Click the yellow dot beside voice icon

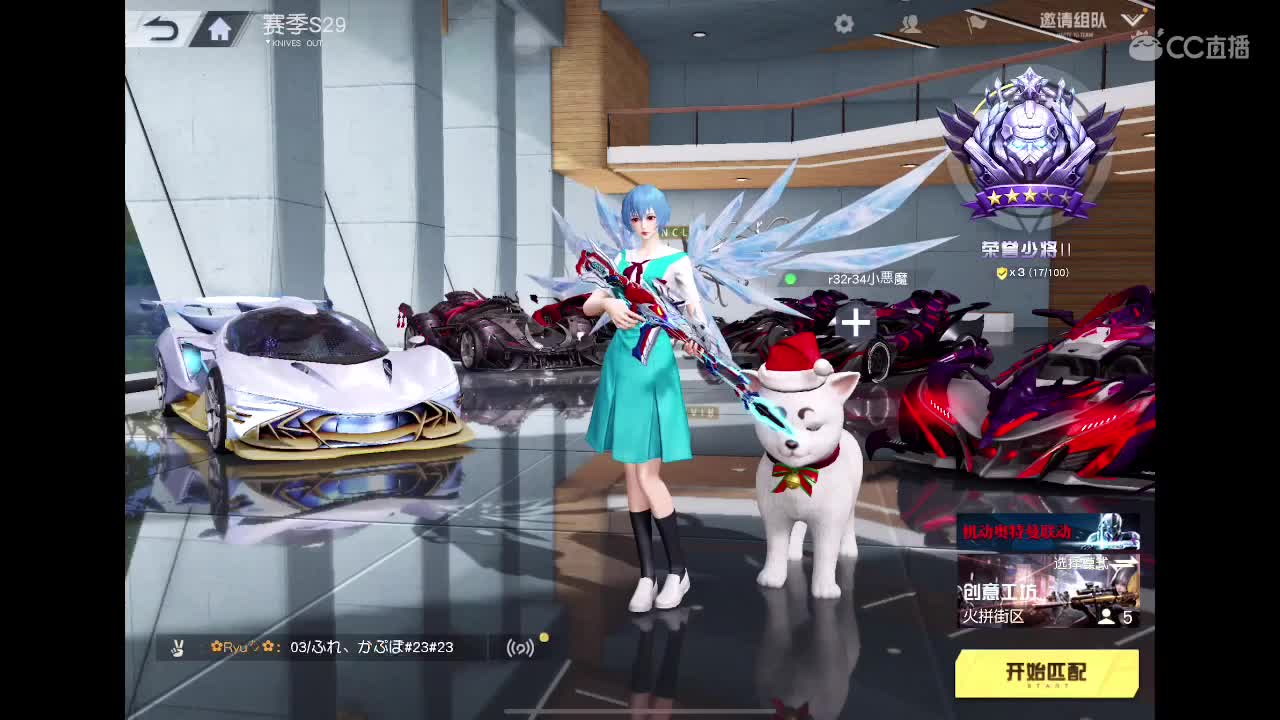[543, 638]
